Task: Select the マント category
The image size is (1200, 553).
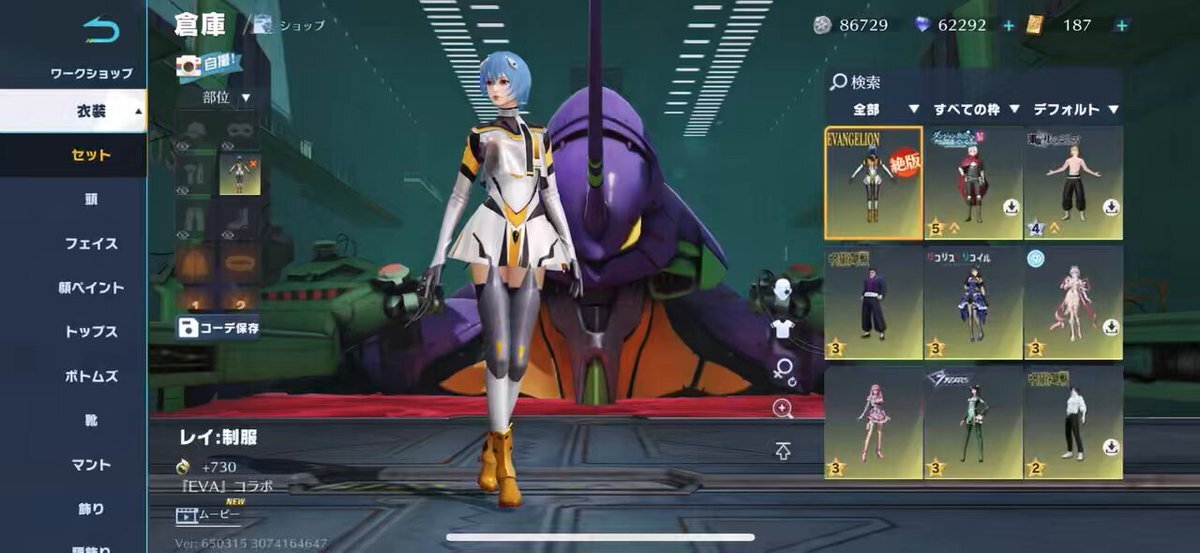Action: pyautogui.click(x=91, y=464)
